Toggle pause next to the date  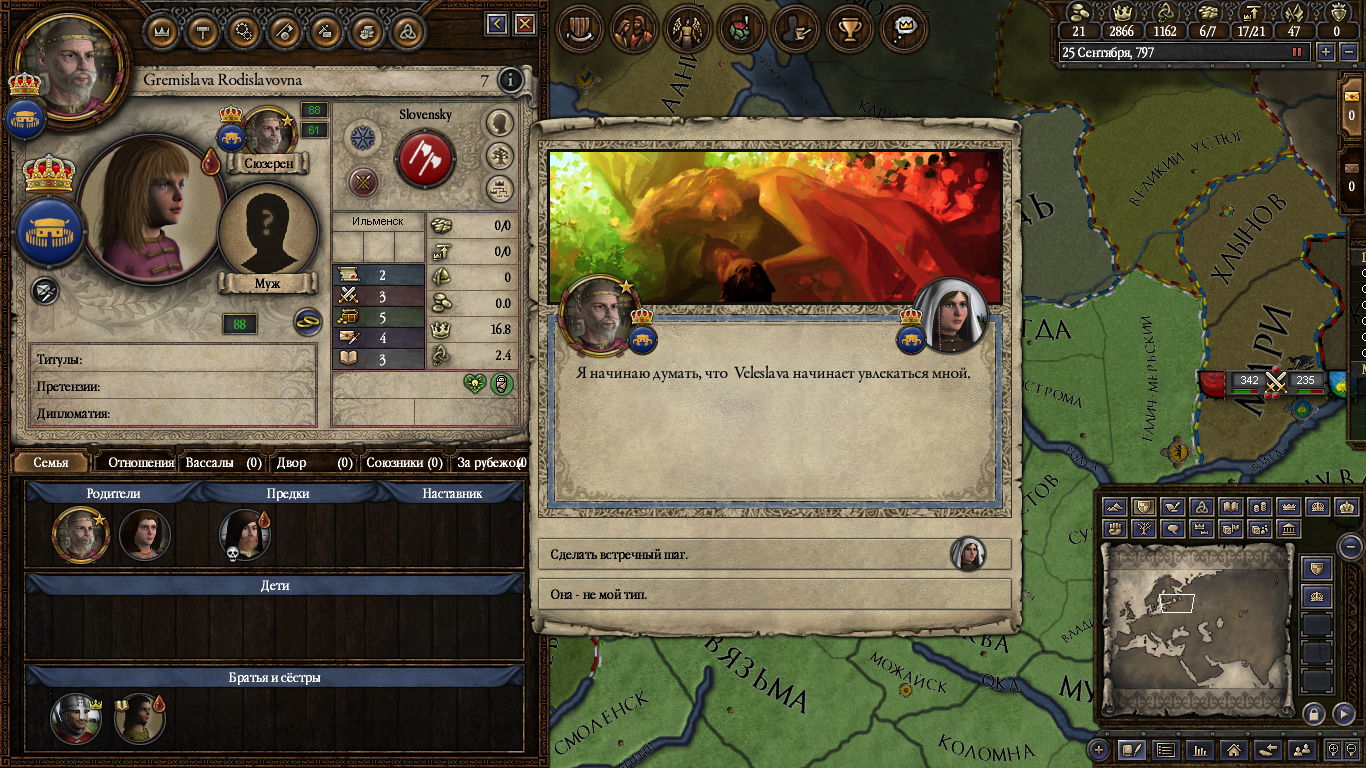1298,52
